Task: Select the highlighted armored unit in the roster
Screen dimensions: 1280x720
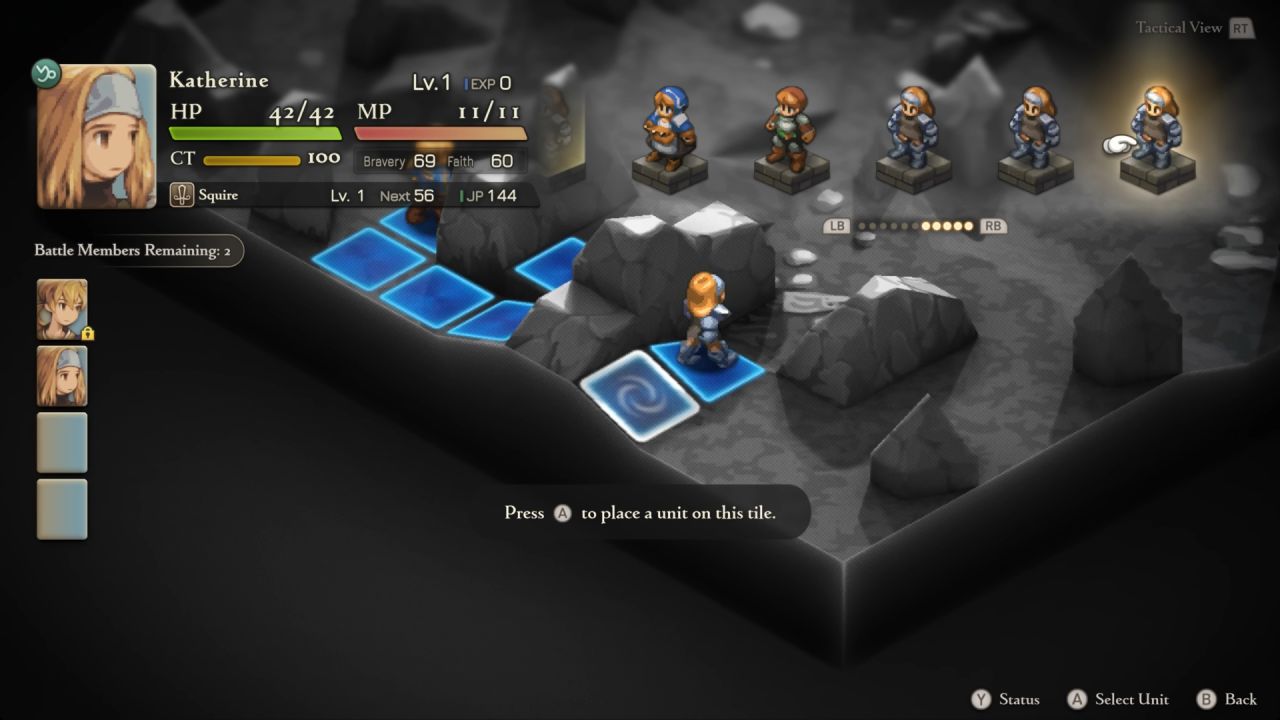Action: [1158, 135]
